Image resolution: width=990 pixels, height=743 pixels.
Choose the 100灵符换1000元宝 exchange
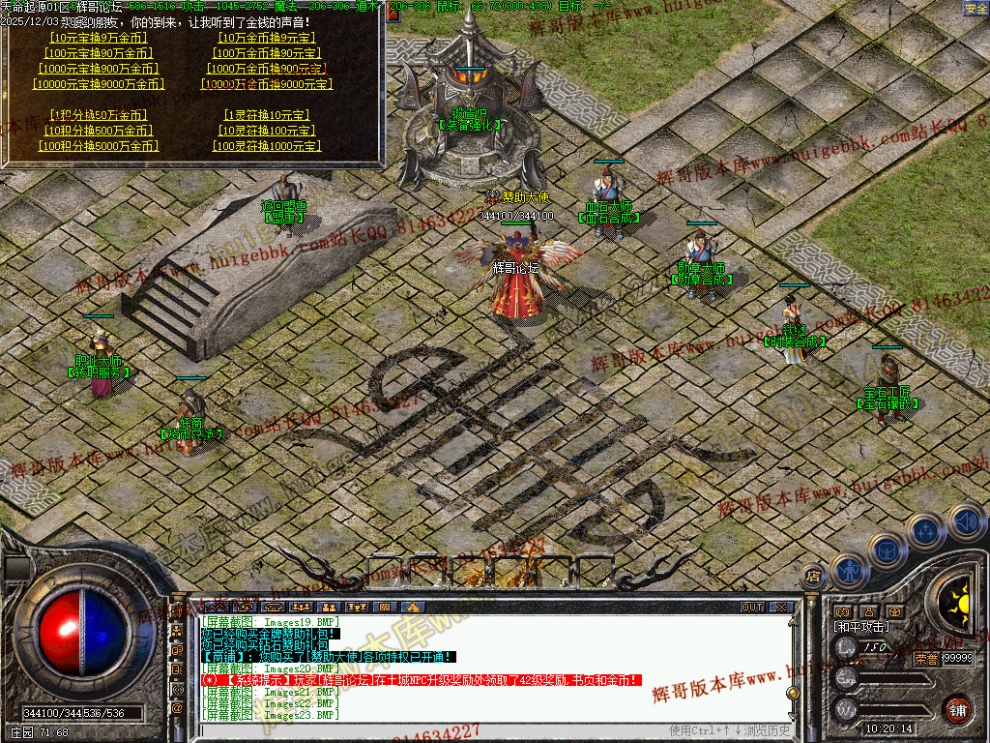265,146
